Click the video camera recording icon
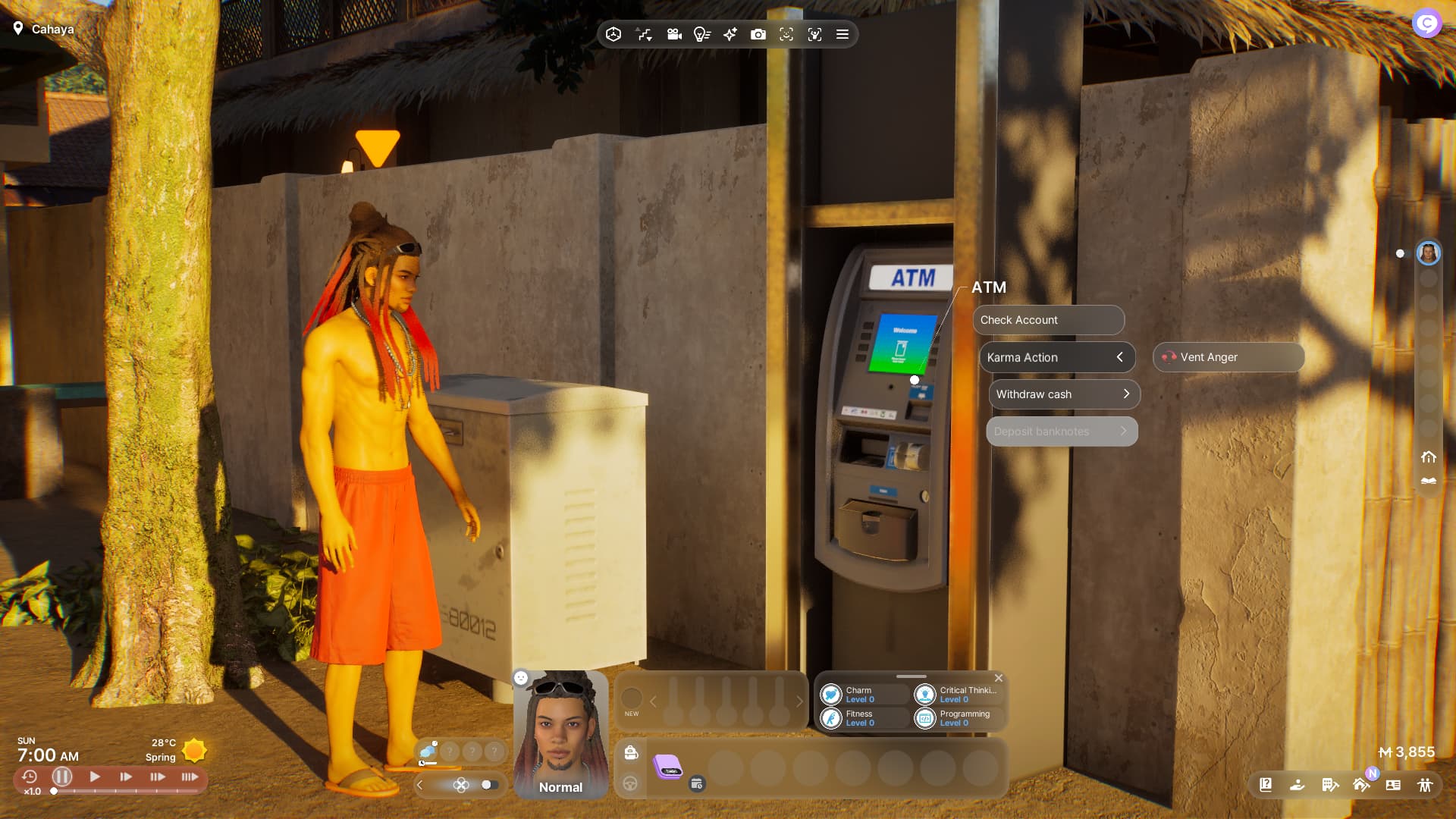 coord(673,34)
